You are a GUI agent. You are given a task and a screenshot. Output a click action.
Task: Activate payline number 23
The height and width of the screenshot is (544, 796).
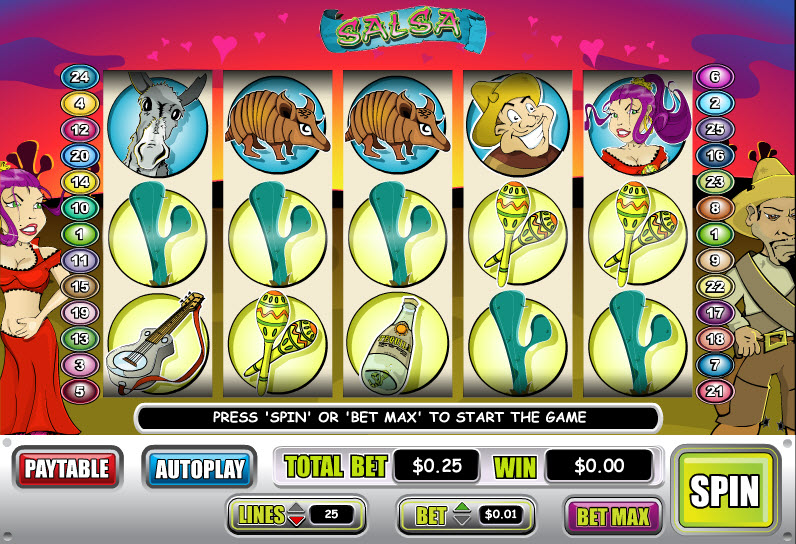[x=714, y=182]
